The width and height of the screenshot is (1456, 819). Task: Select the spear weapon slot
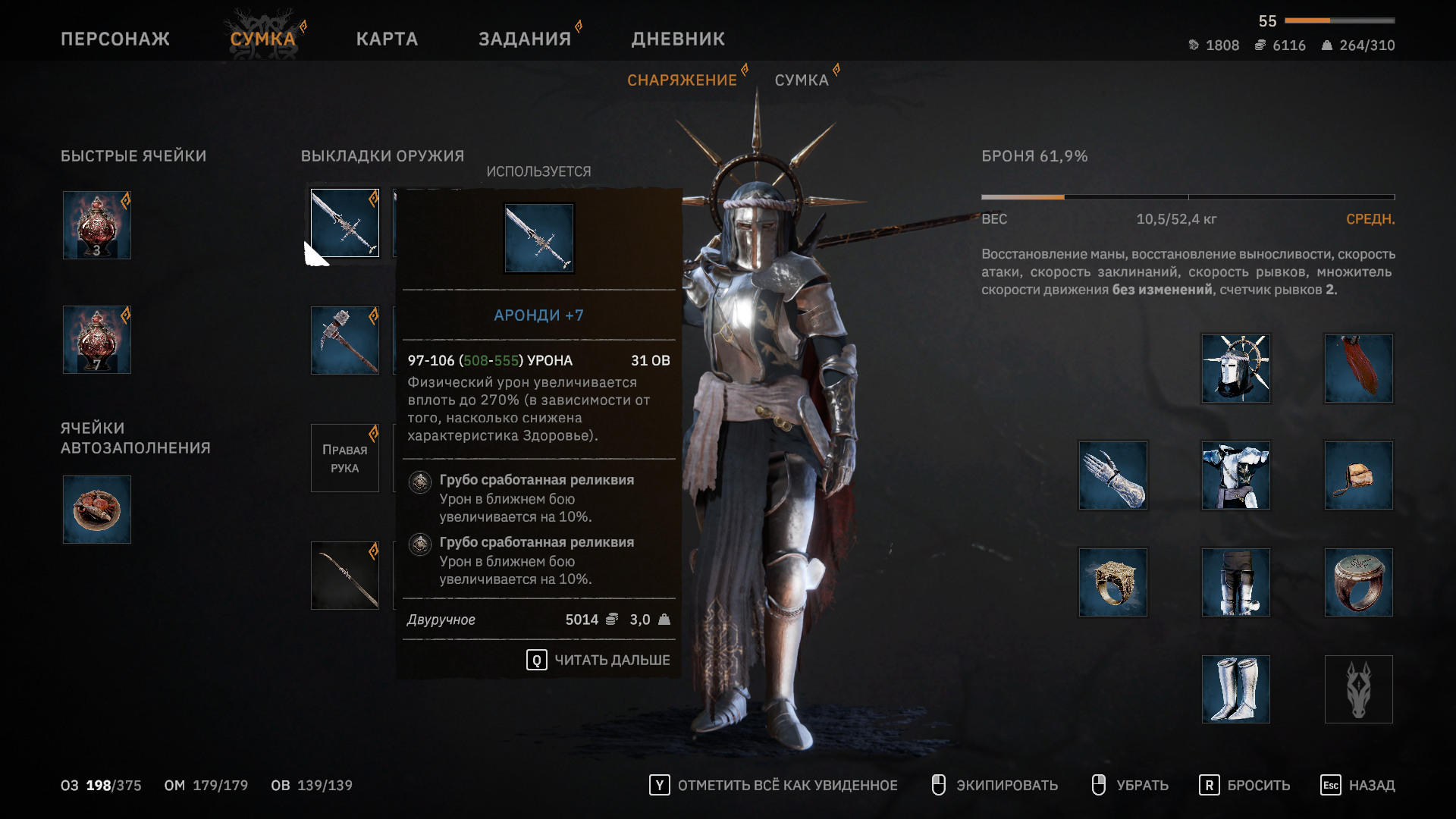coord(345,576)
